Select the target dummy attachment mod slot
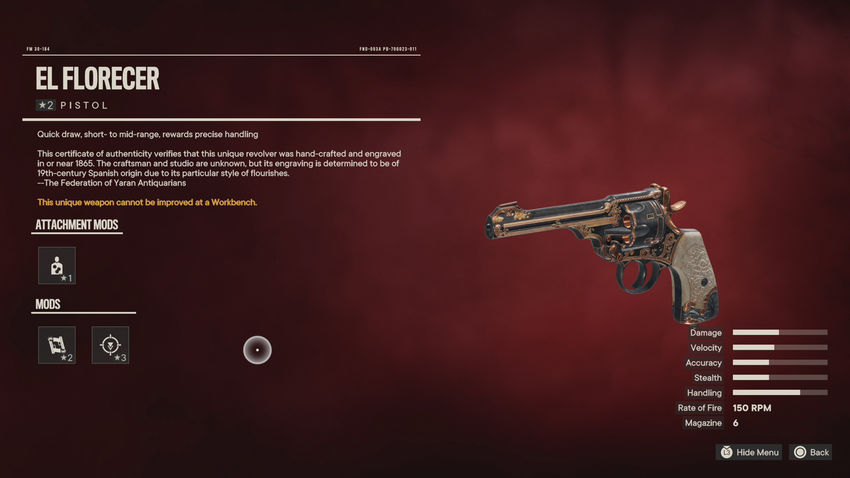850x478 pixels. pos(57,266)
